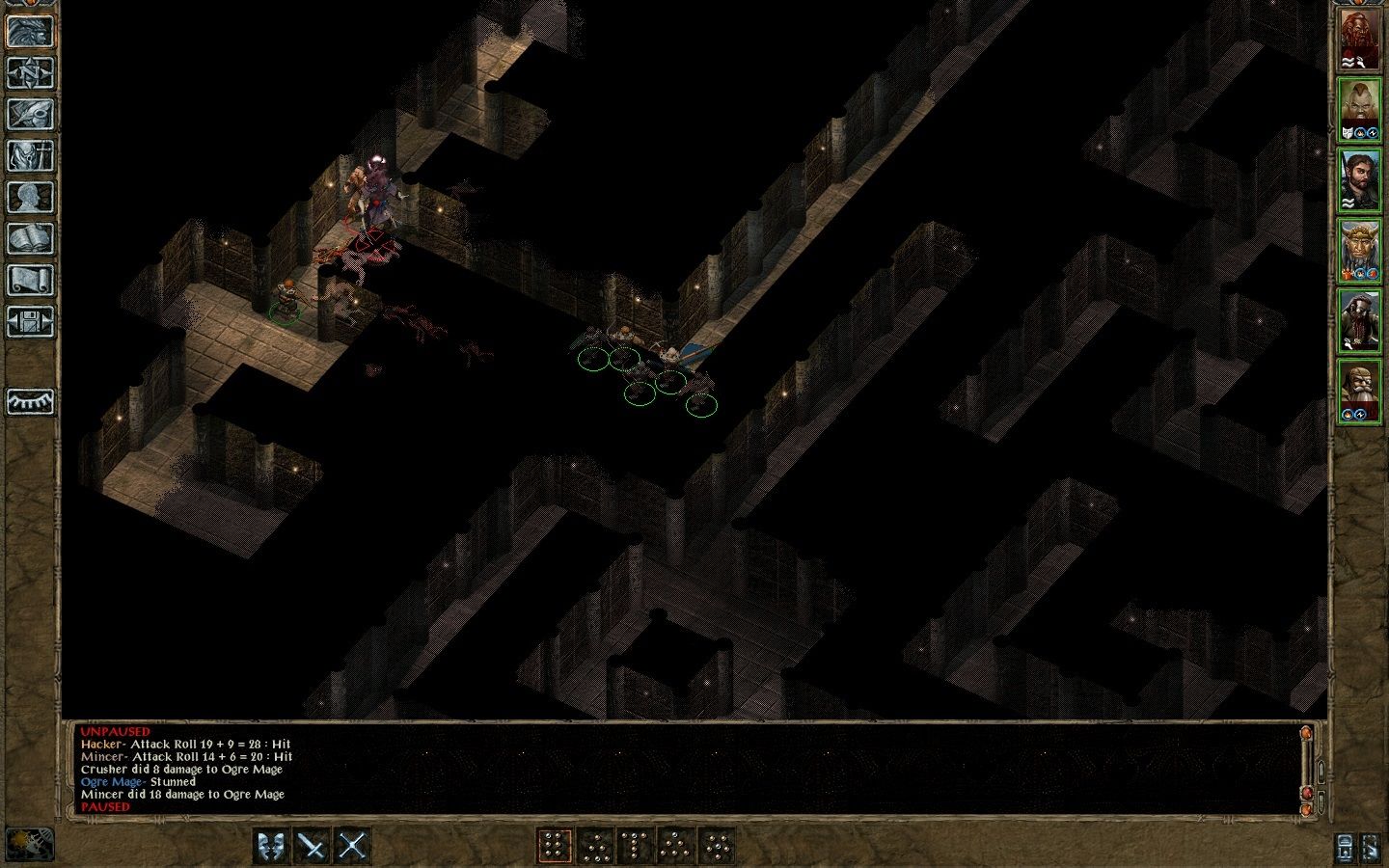The width and height of the screenshot is (1389, 868).
Task: Select the hooded dwarf portrait
Action: [1360, 321]
